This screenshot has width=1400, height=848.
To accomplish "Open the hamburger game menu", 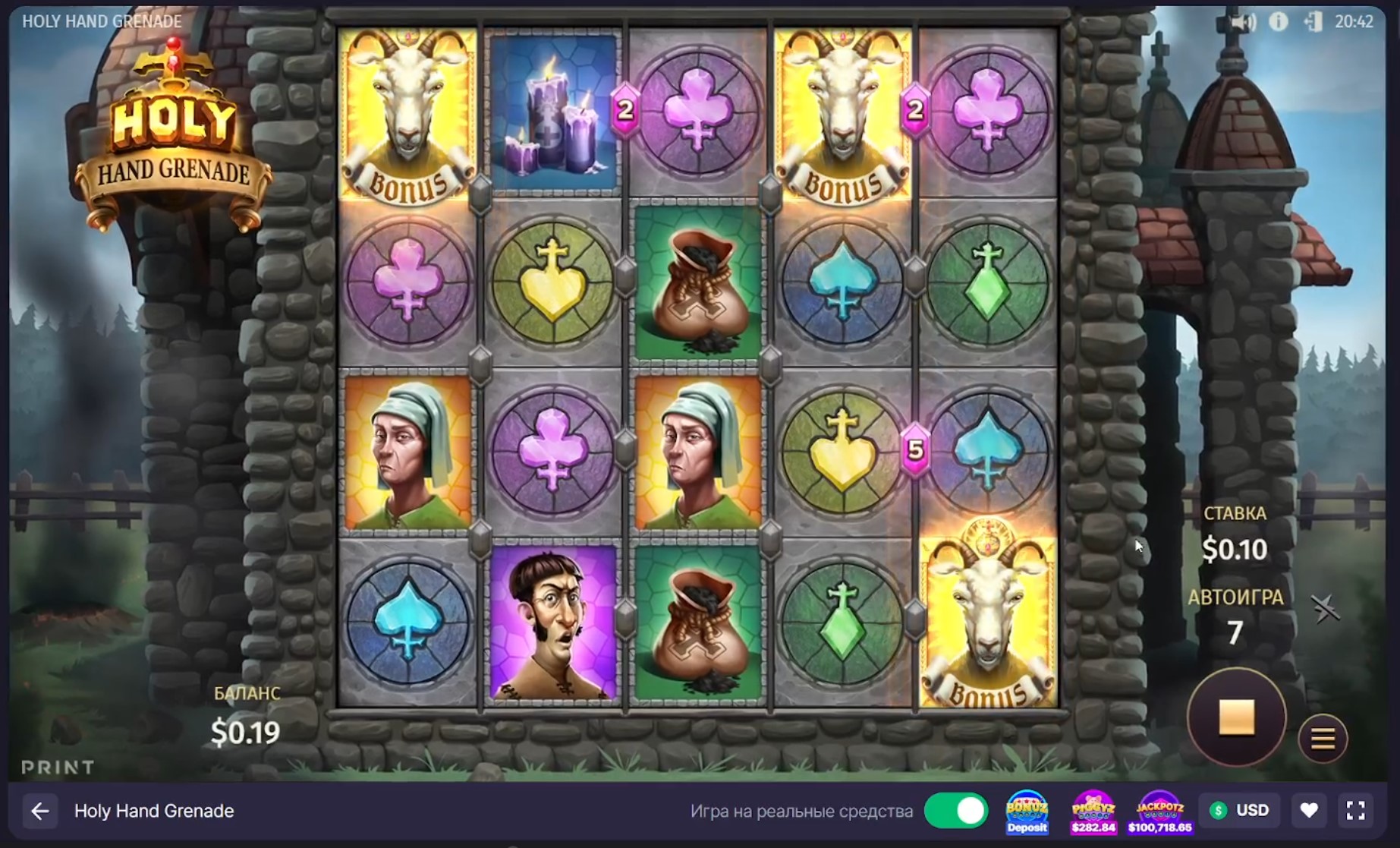I will point(1323,738).
